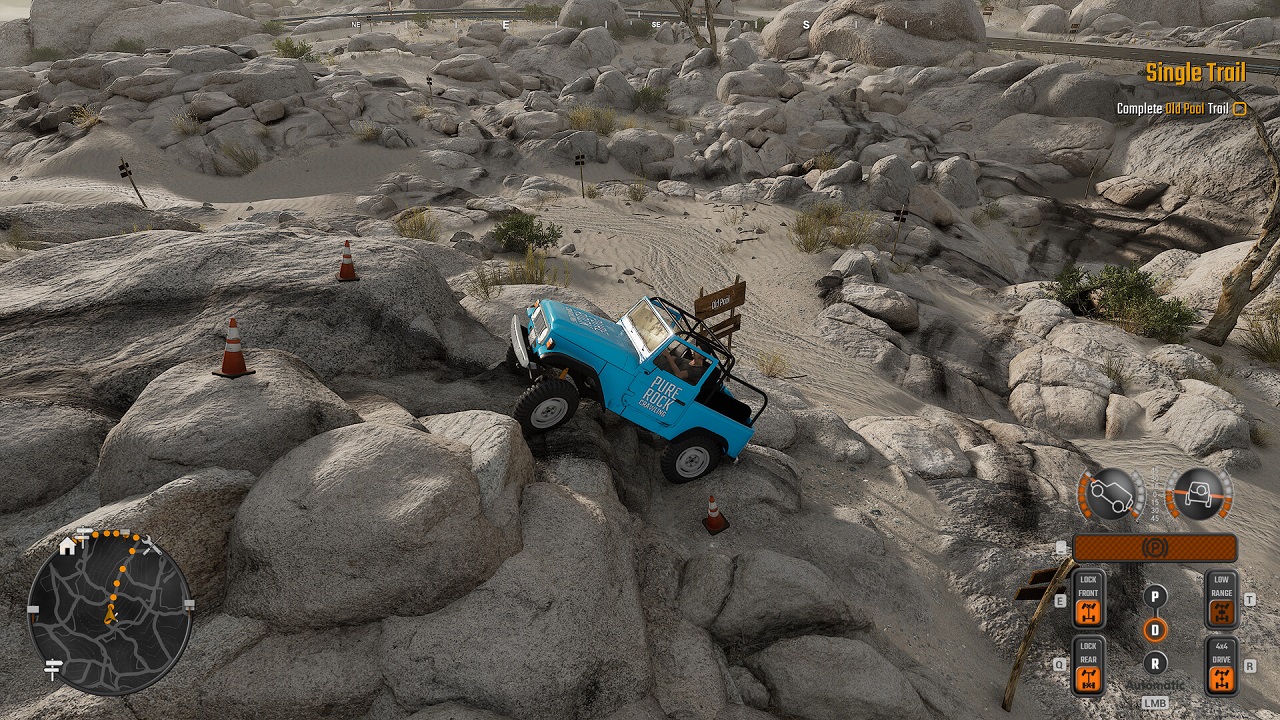1280x720 pixels.
Task: Select Reverse on the gear selector
Action: 1155,662
